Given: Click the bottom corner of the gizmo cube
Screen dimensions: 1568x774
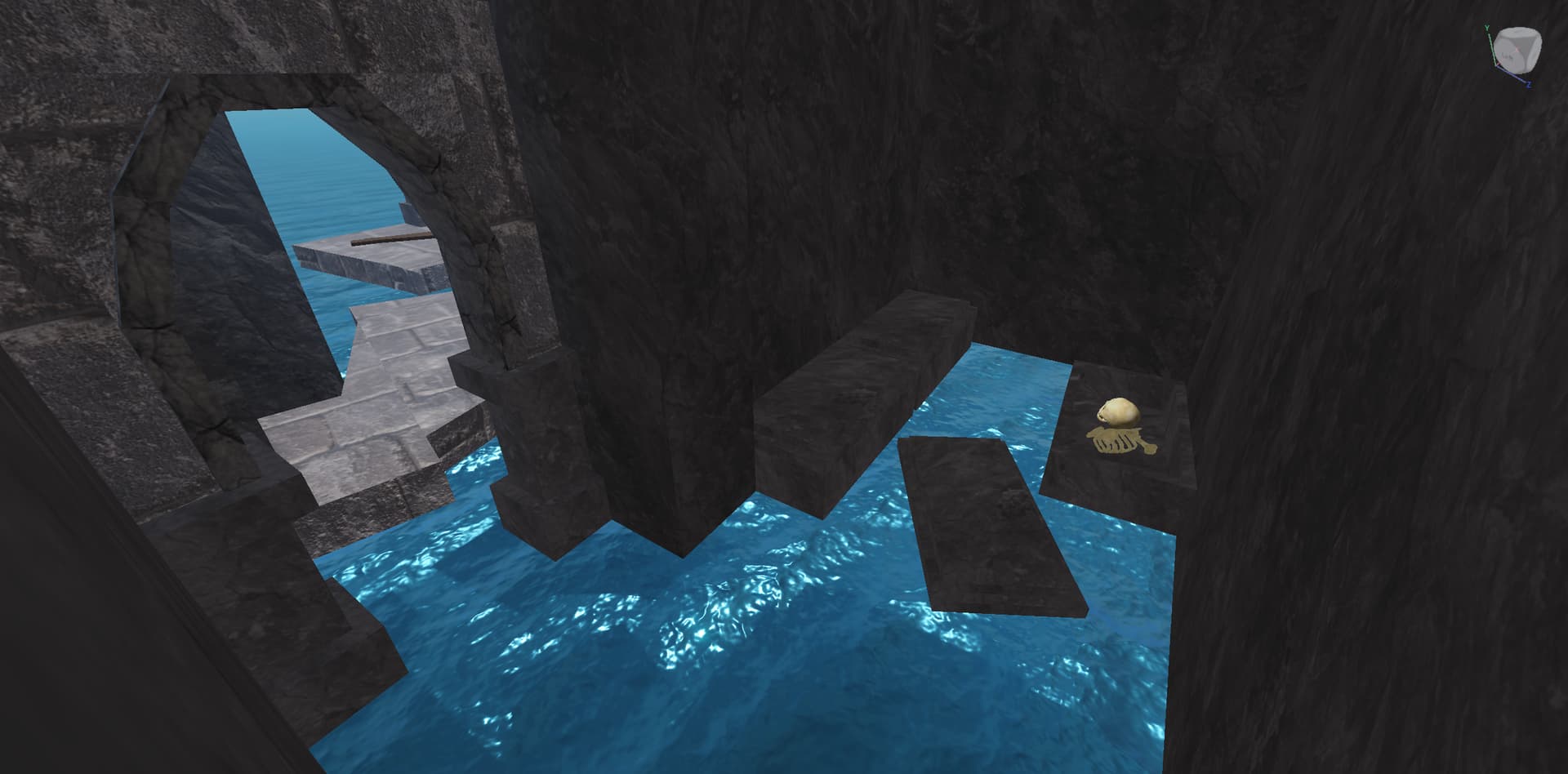Looking at the screenshot, I should pos(1516,71).
